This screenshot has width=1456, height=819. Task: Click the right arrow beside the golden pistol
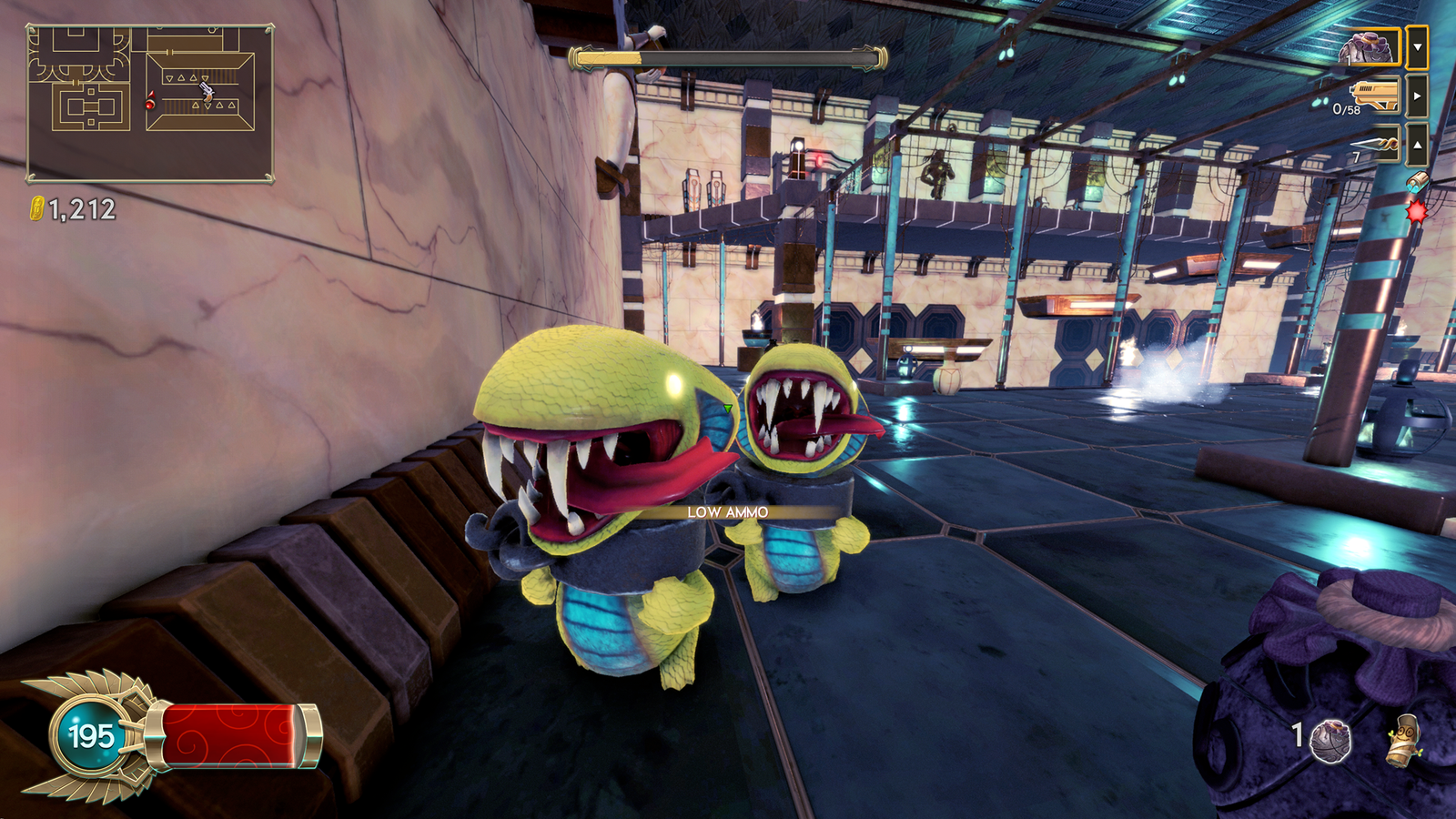click(1417, 96)
